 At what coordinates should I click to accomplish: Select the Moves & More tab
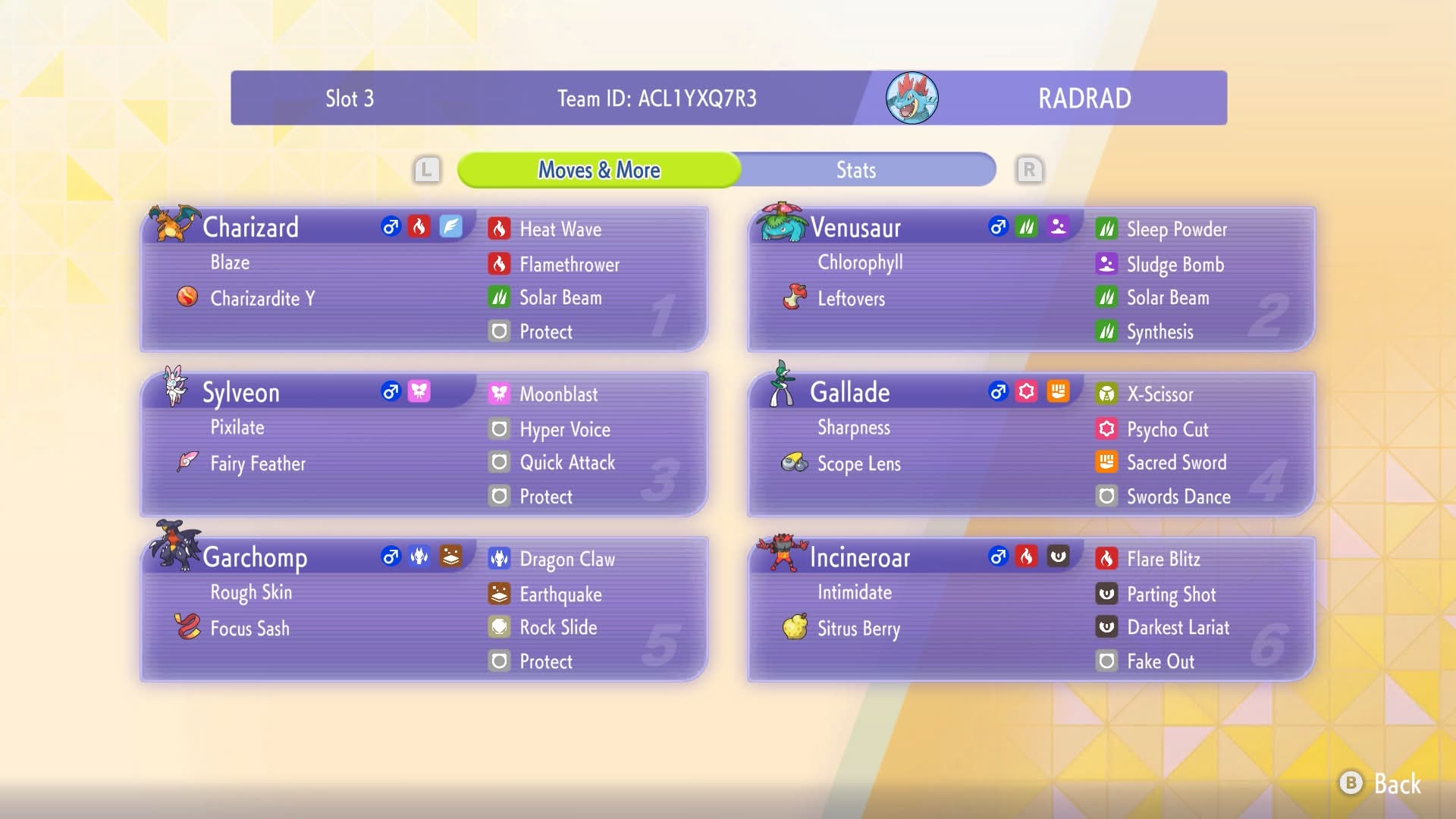click(599, 170)
